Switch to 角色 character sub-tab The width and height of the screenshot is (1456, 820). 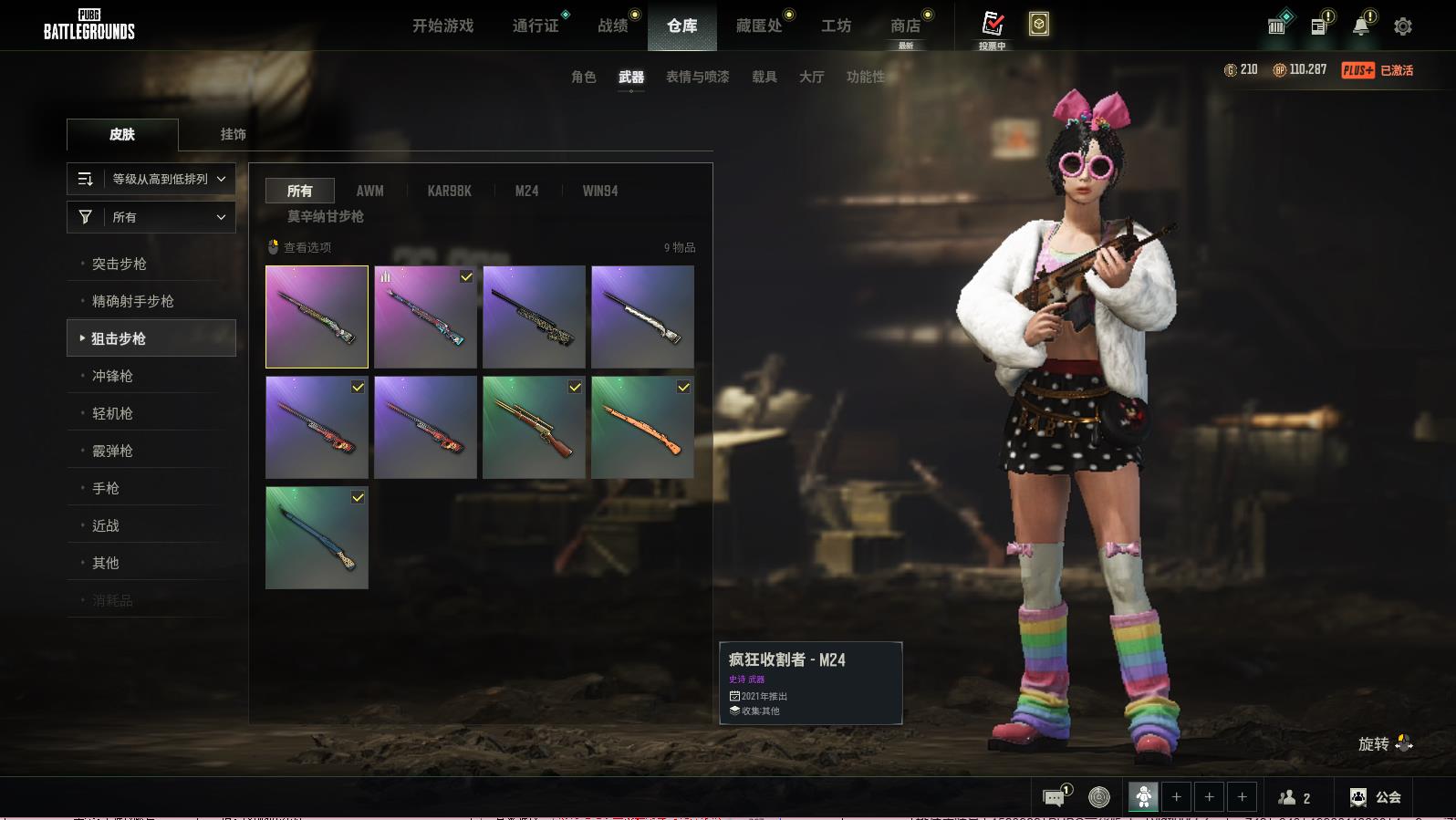point(583,77)
